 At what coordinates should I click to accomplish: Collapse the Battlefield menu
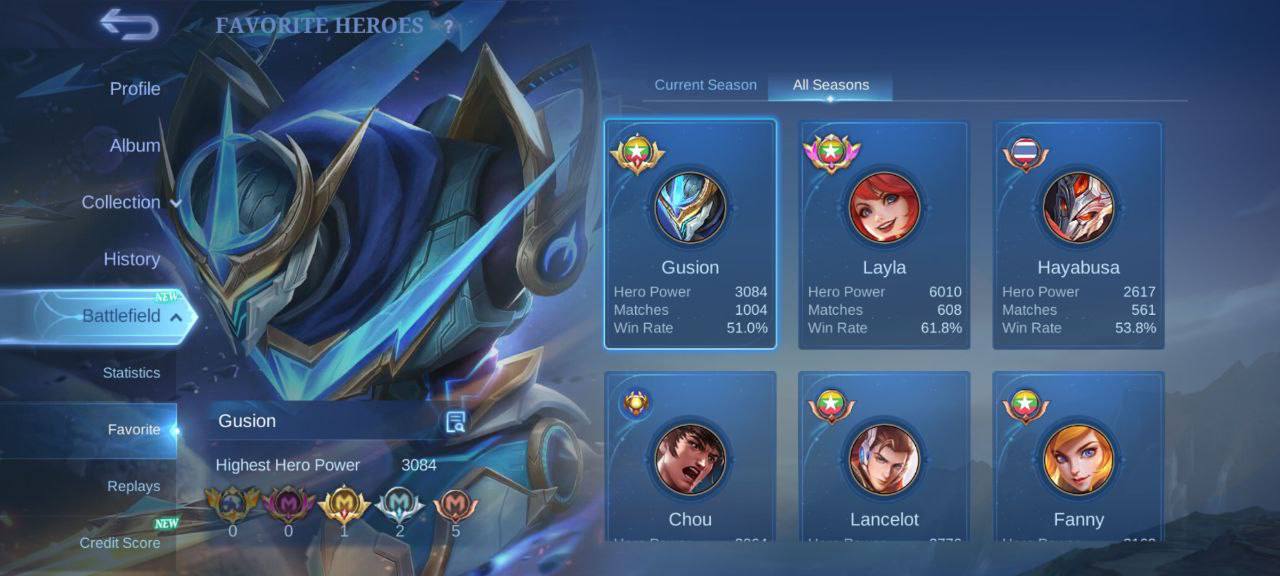(x=130, y=316)
